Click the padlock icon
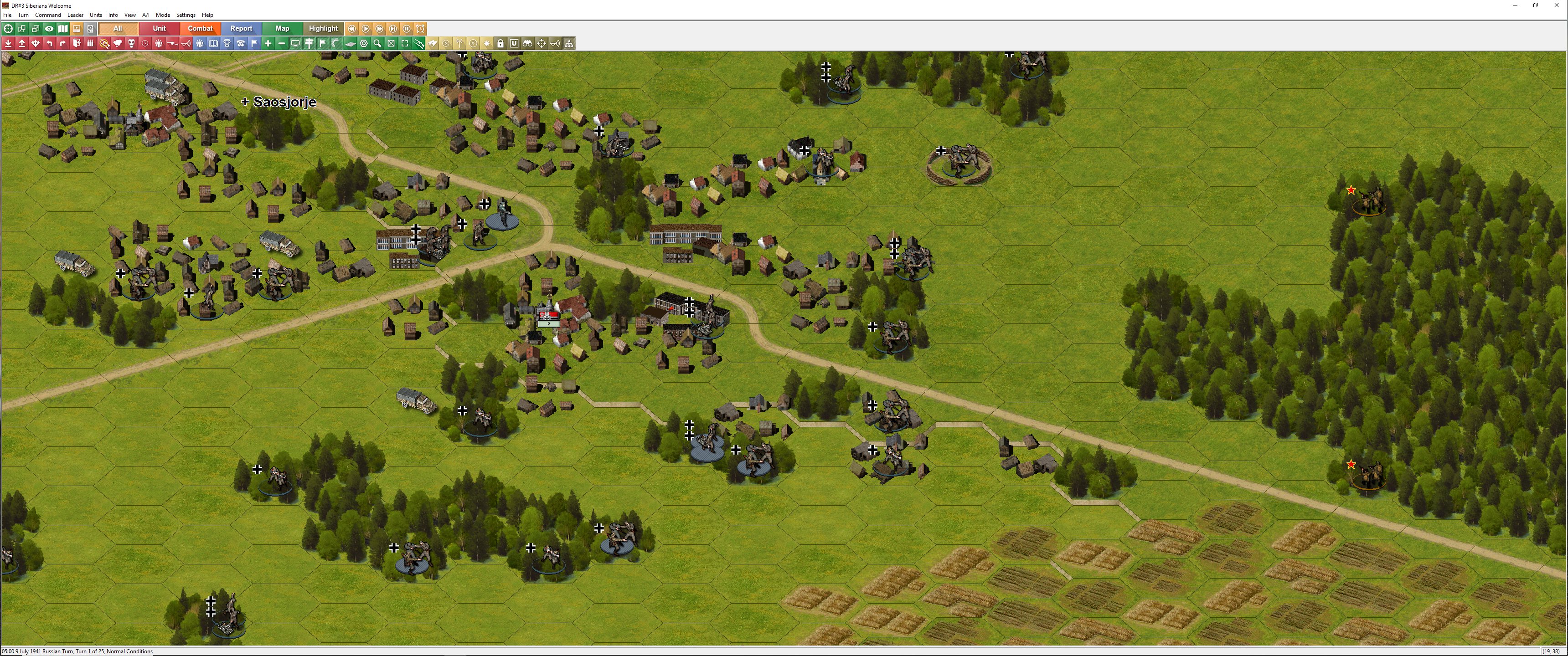Viewport: 1568px width, 656px height. 500,43
